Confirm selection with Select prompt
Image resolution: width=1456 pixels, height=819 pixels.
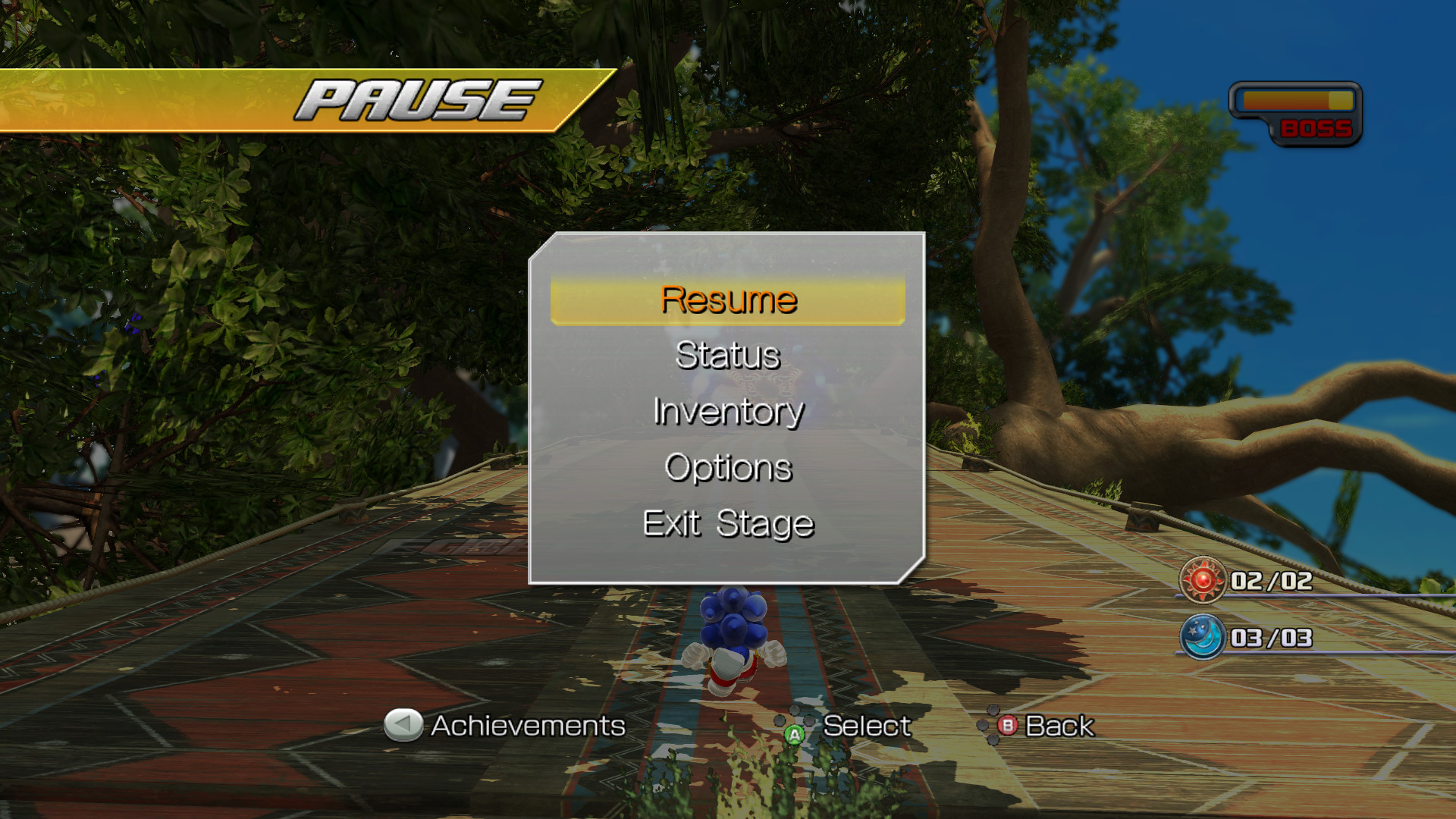[868, 726]
